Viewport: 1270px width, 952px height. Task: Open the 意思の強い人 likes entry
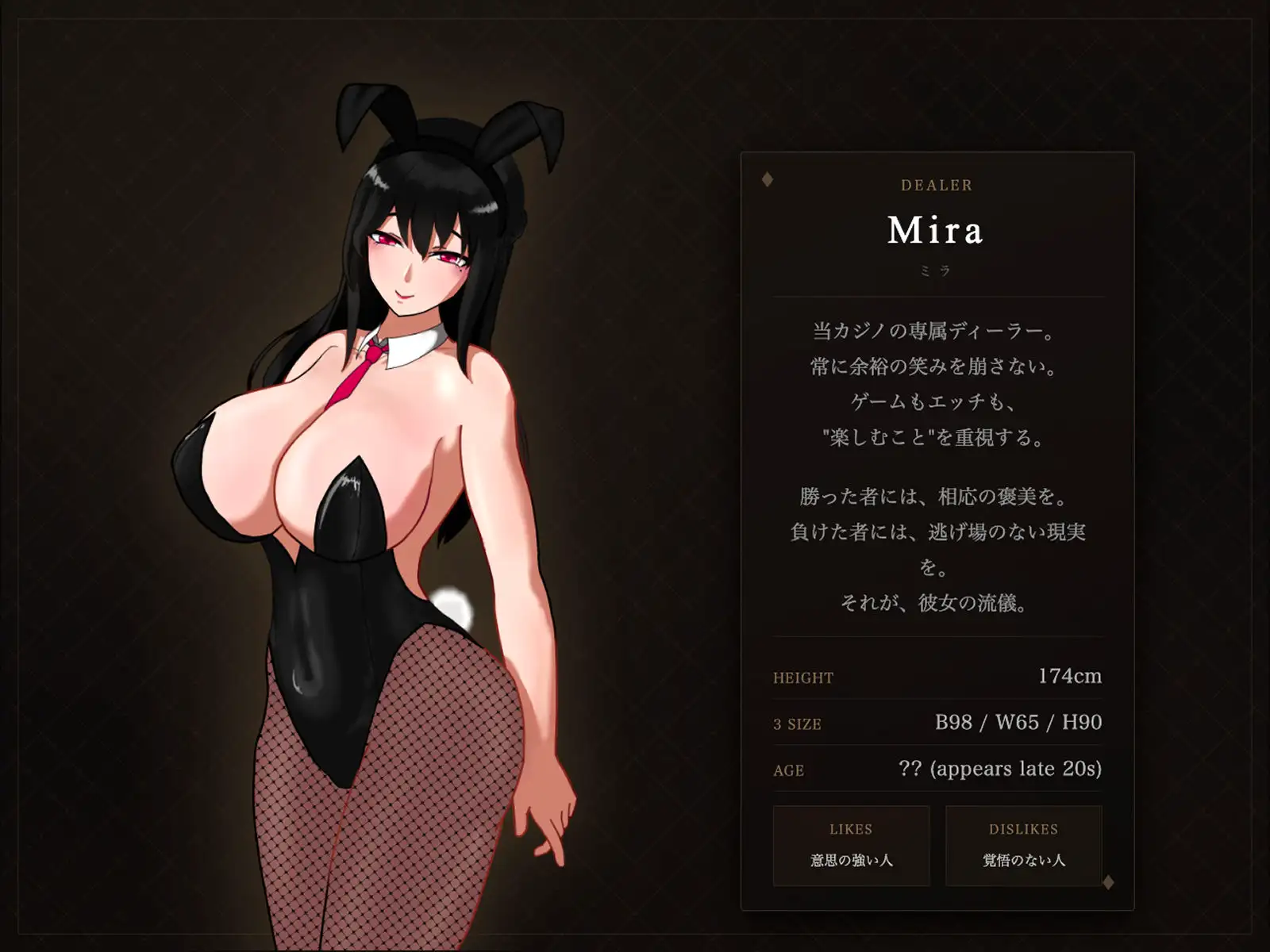click(849, 858)
